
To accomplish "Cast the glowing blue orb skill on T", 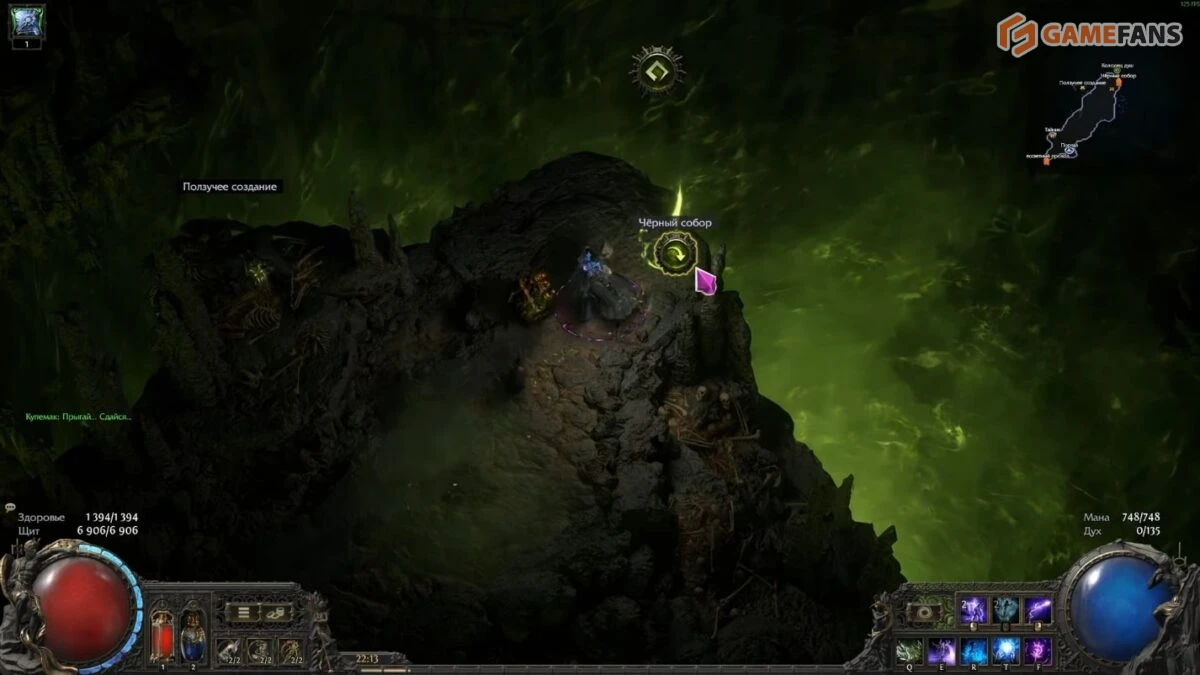I will [1005, 651].
